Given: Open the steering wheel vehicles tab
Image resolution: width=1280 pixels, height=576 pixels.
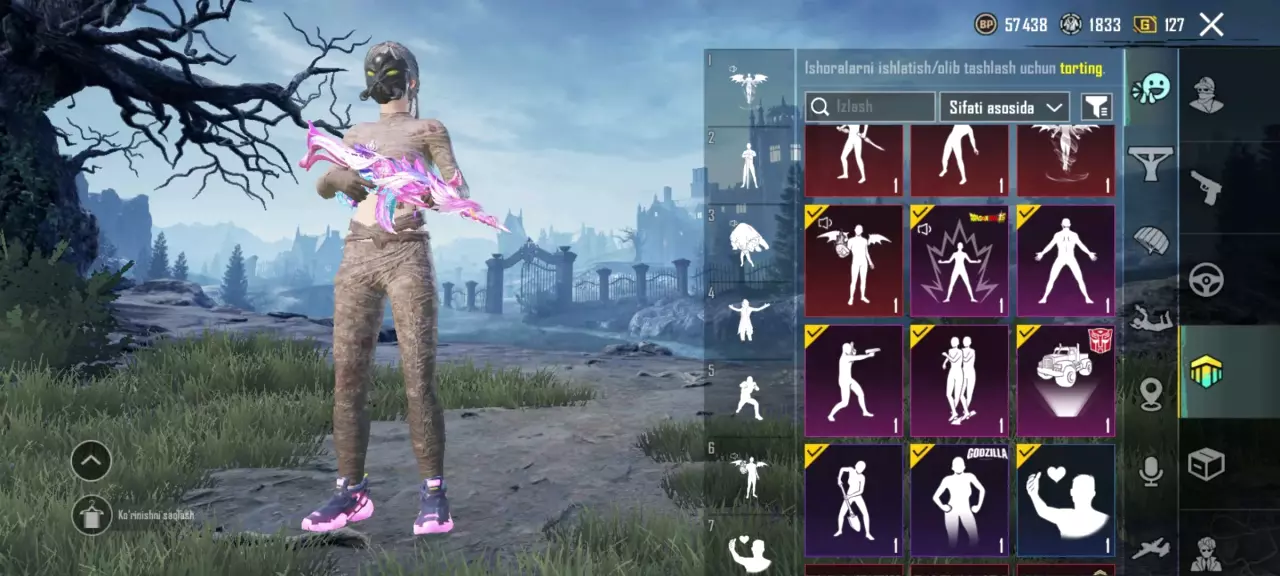Looking at the screenshot, I should click(x=1206, y=279).
